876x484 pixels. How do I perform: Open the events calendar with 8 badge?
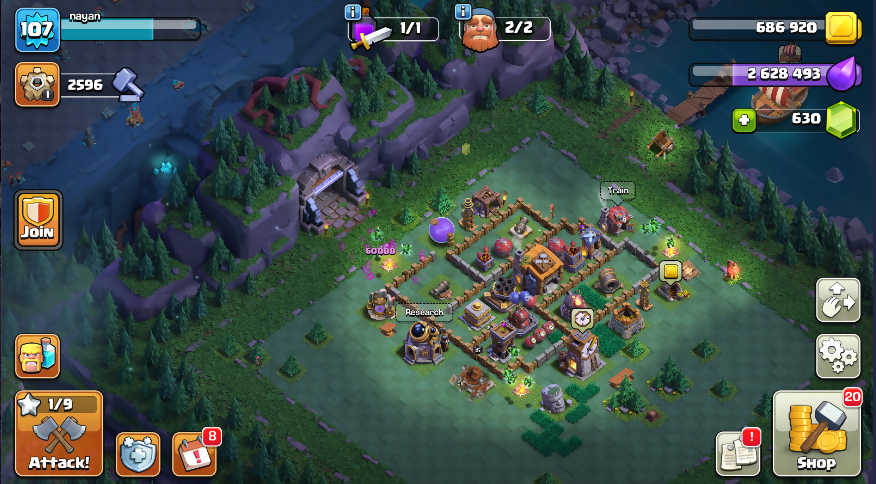pyautogui.click(x=193, y=454)
